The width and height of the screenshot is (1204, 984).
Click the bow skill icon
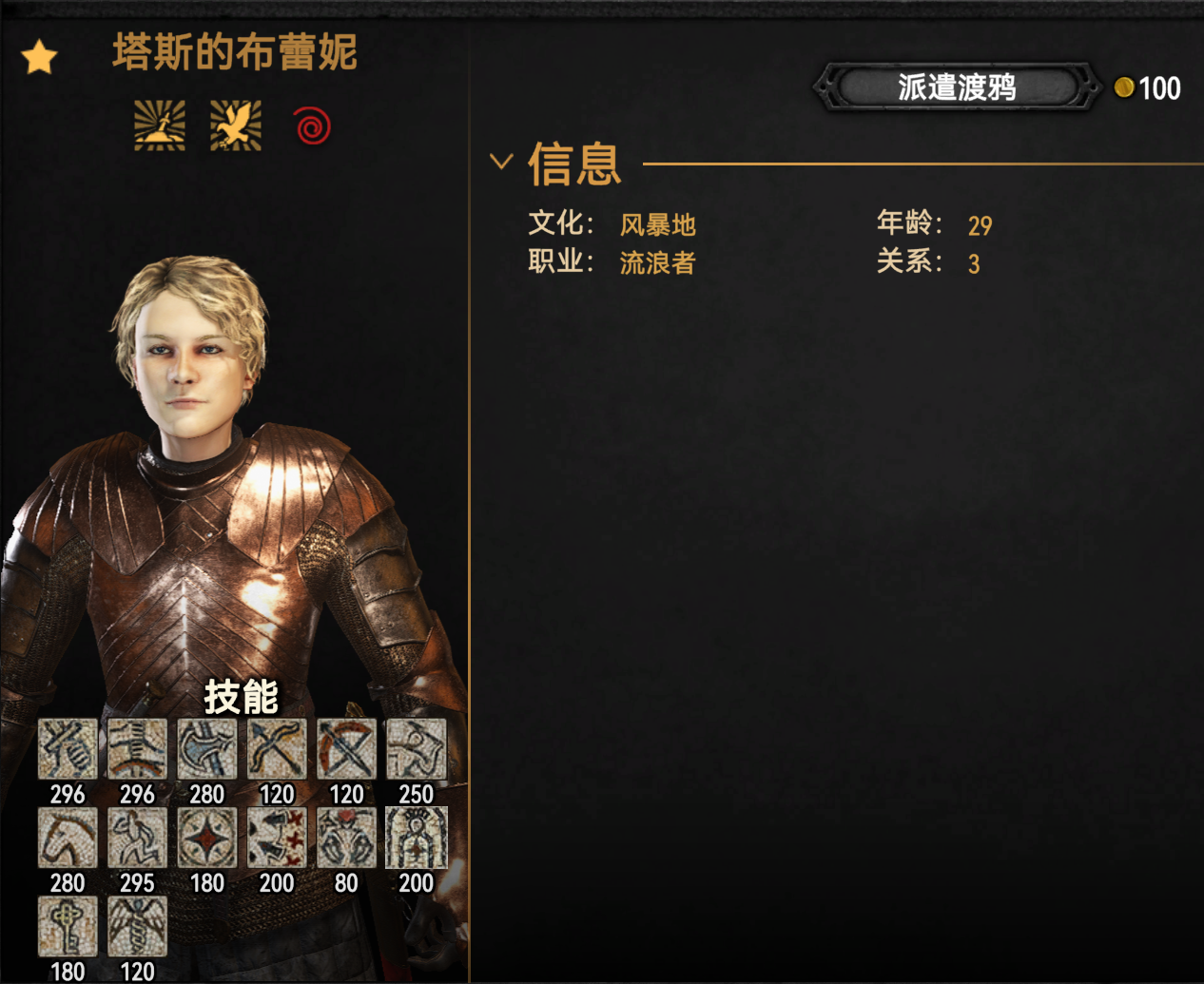click(277, 749)
